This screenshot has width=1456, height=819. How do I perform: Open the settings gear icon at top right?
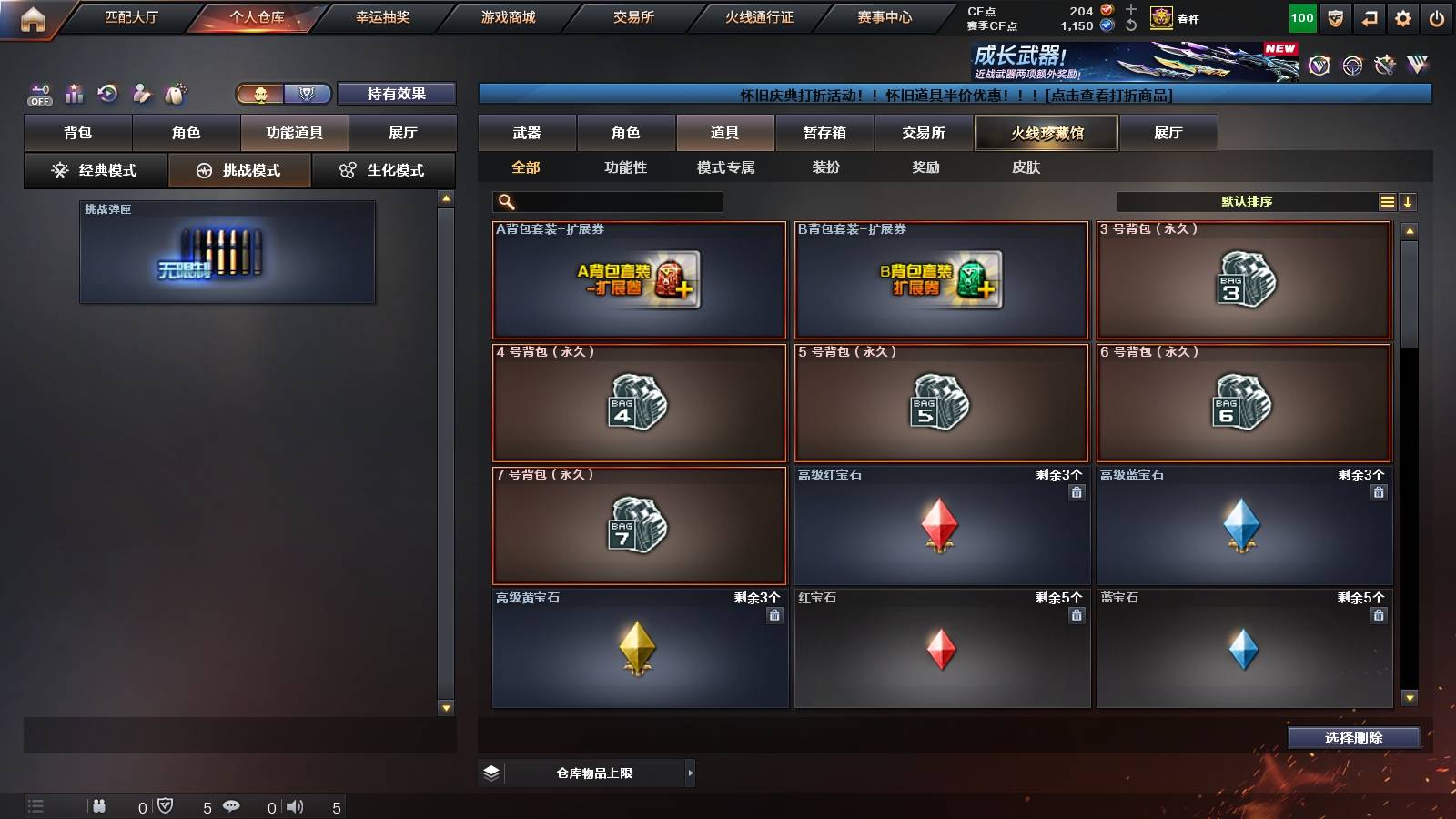click(1403, 16)
